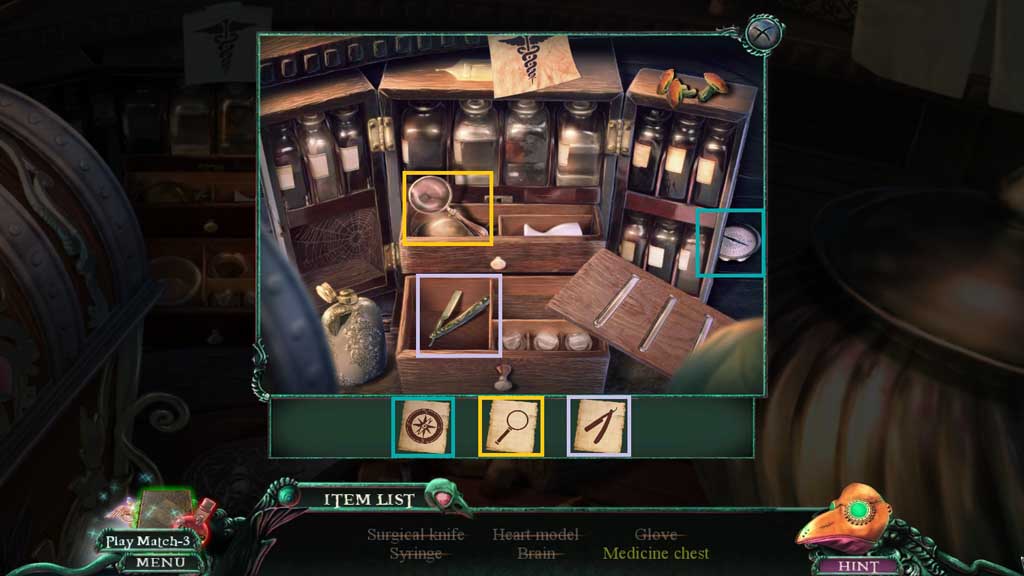Image resolution: width=1024 pixels, height=576 pixels.
Task: Select the magnifying glass silhouette card
Action: pos(511,427)
